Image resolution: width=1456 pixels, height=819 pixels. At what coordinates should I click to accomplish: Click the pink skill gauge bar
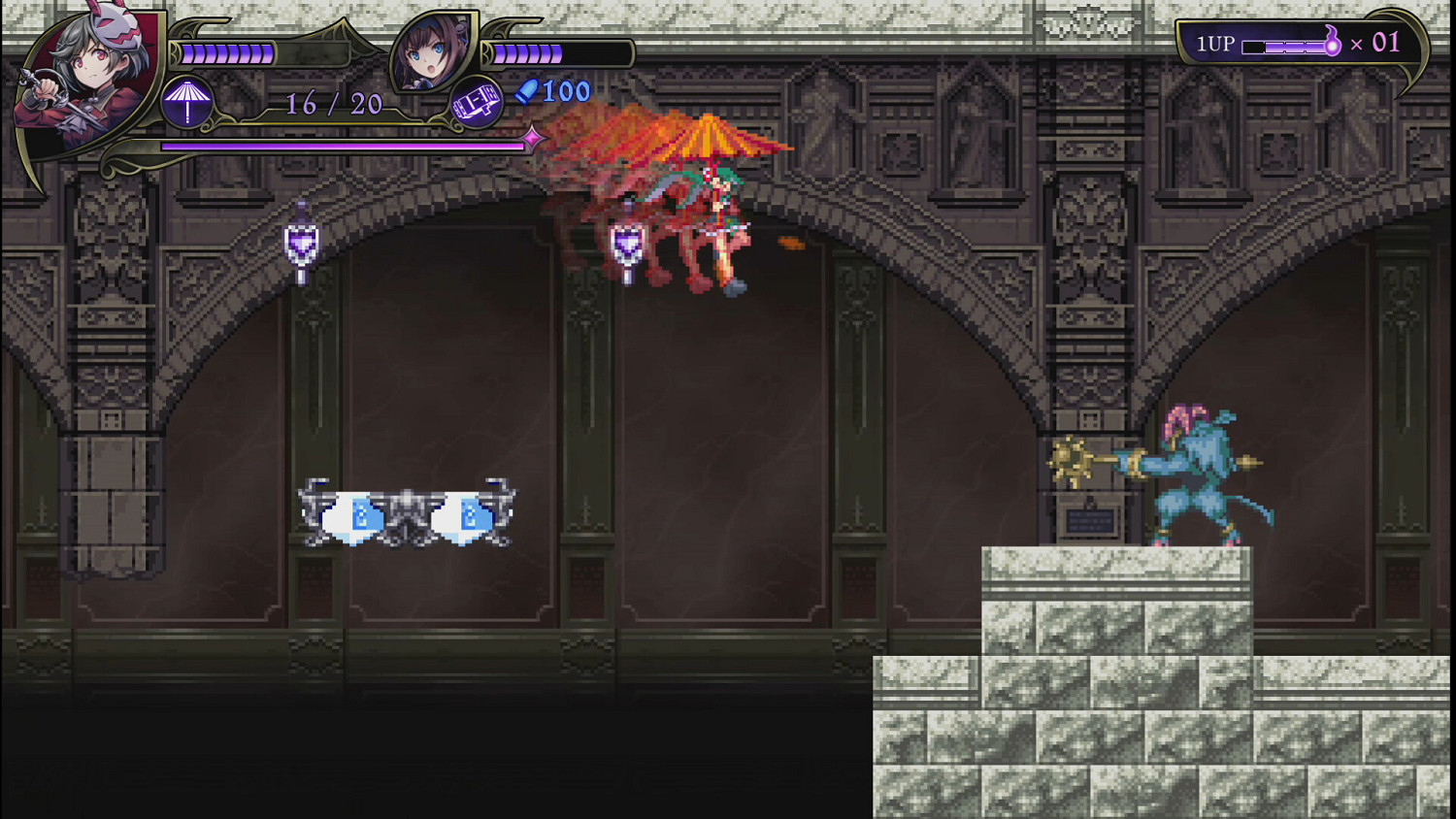[340, 143]
